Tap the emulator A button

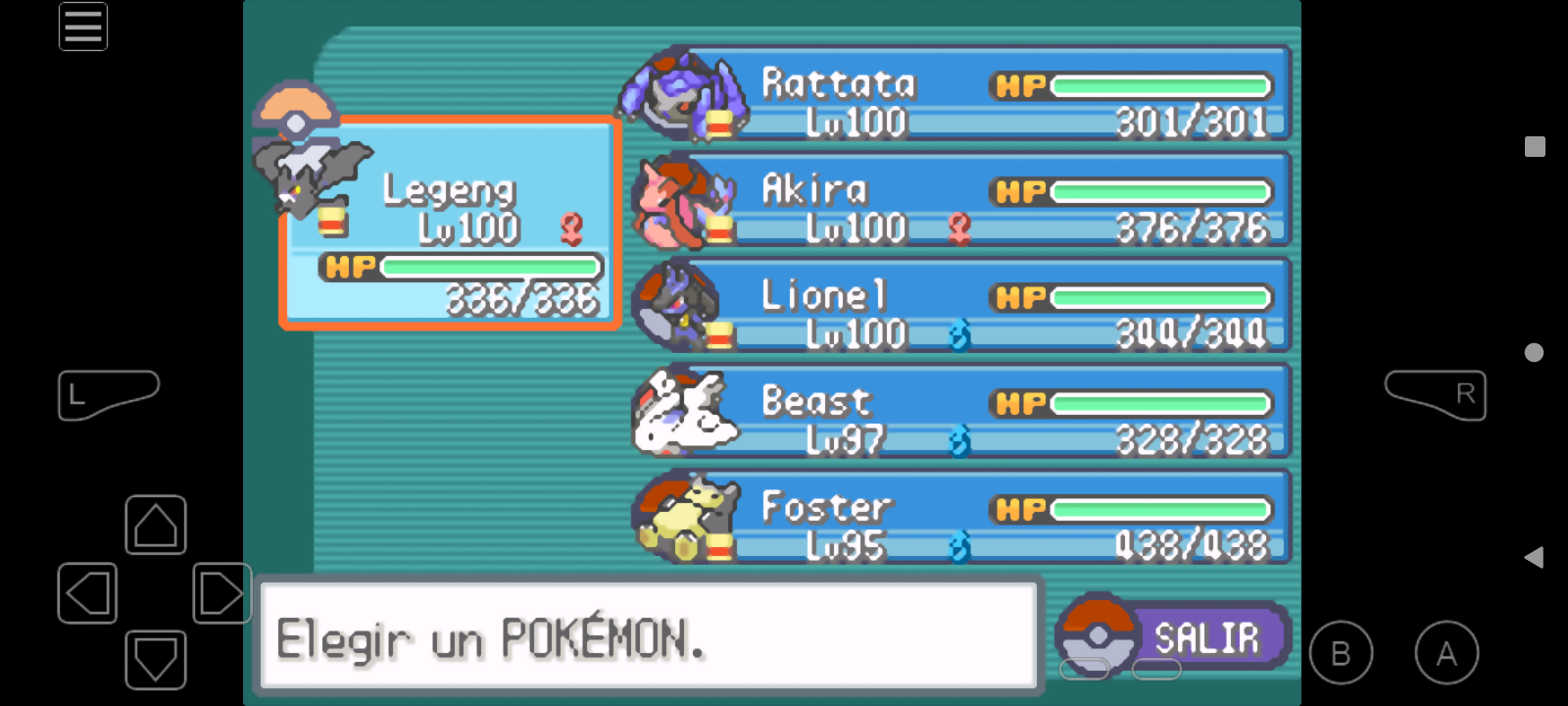[1446, 653]
